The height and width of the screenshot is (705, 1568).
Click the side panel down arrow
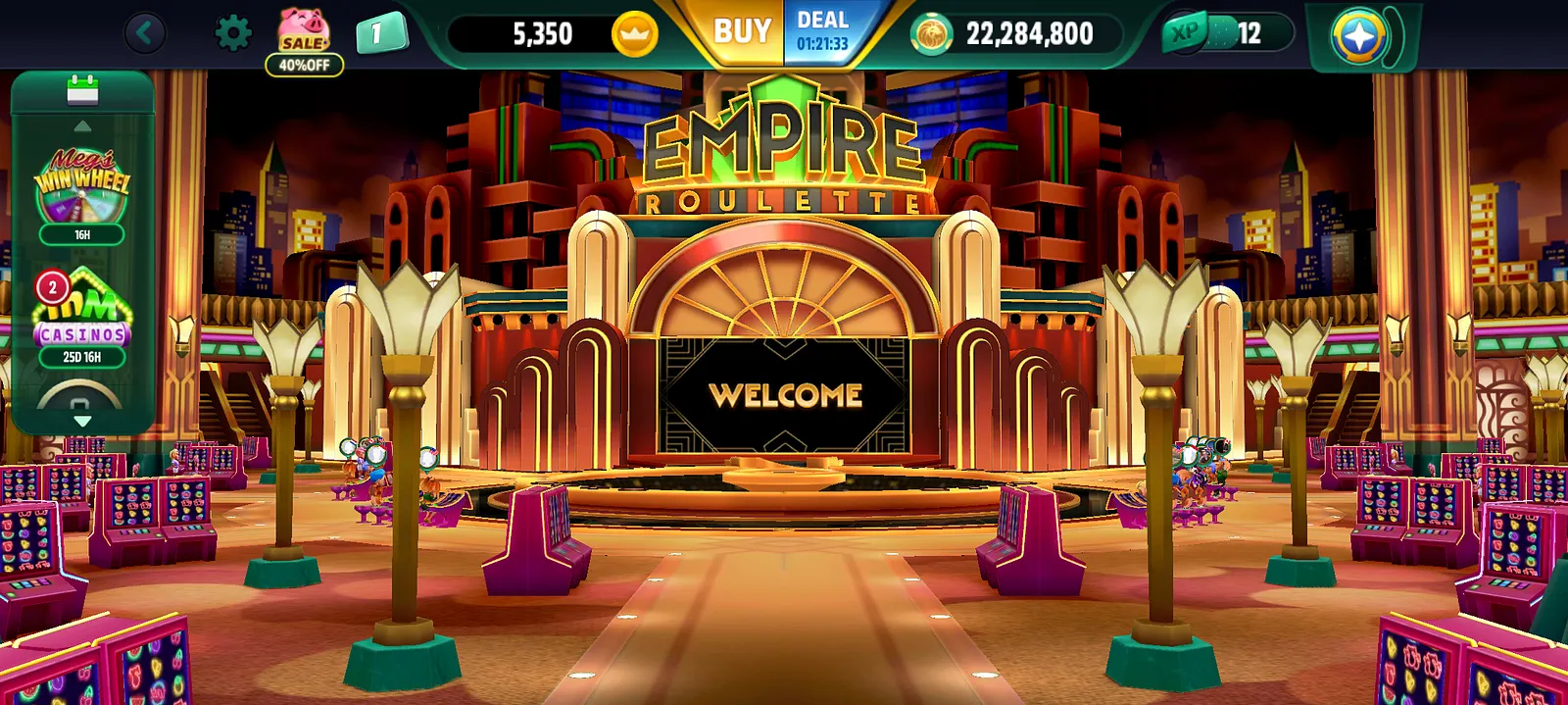pos(82,421)
